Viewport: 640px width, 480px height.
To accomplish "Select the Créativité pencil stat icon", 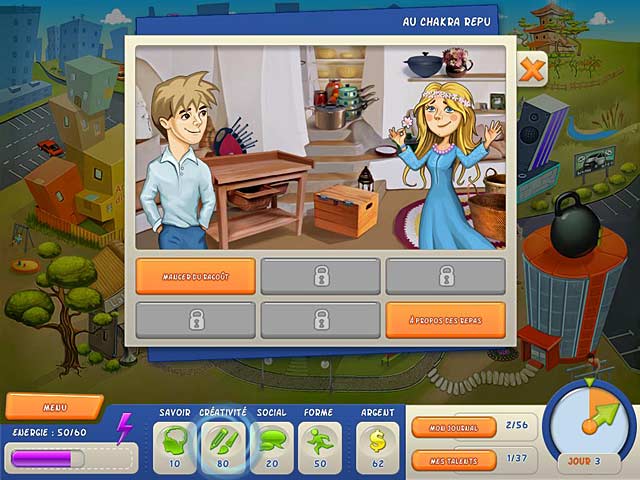I will coord(223,441).
